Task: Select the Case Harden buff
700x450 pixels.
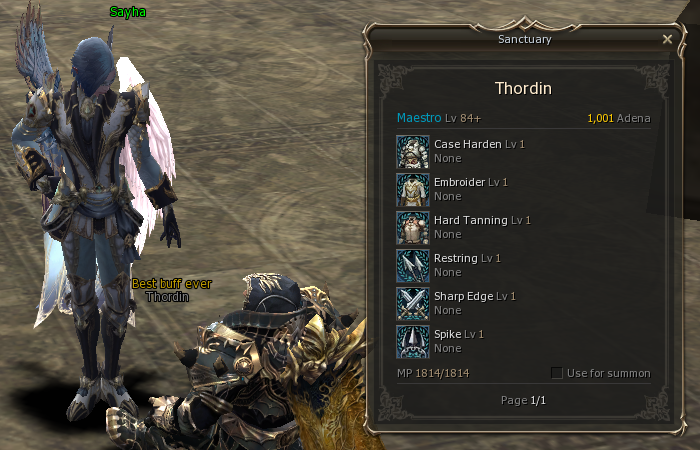Action: [x=413, y=151]
